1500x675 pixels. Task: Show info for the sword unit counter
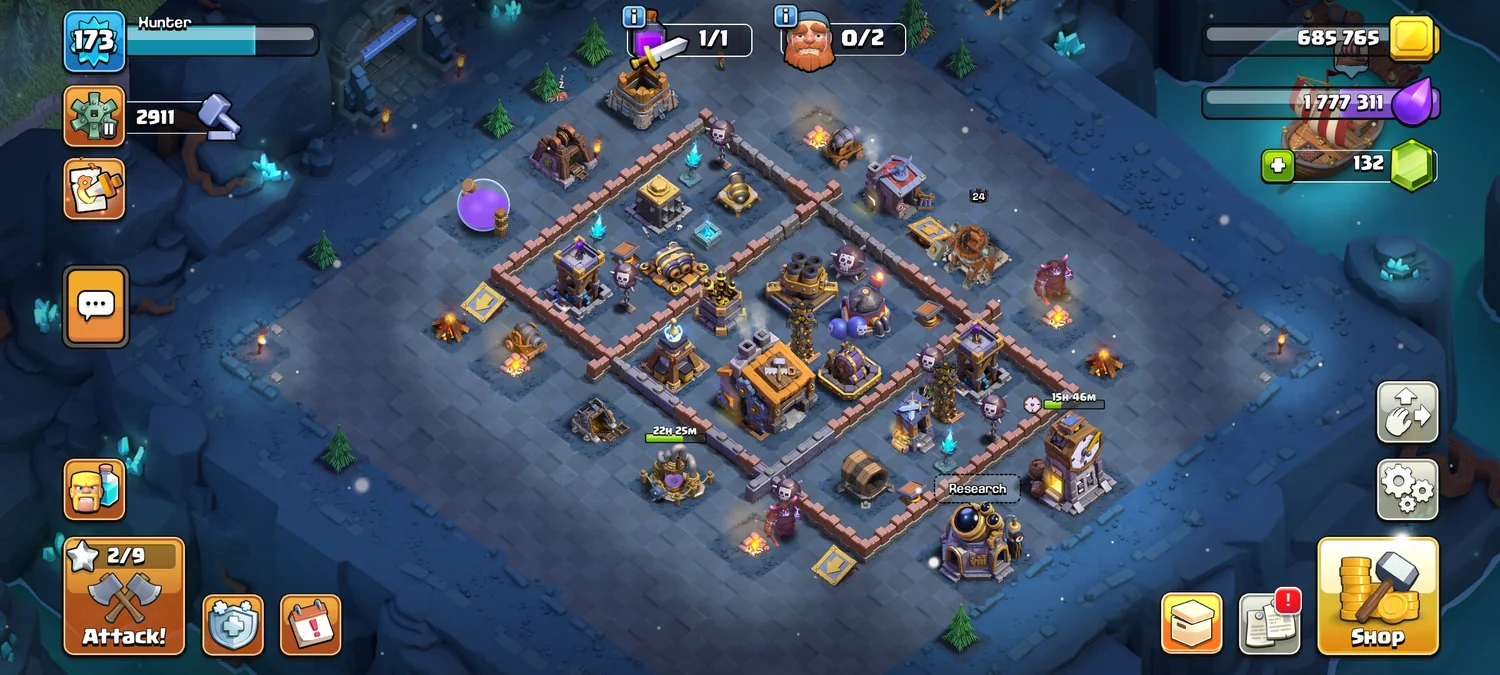click(x=634, y=17)
